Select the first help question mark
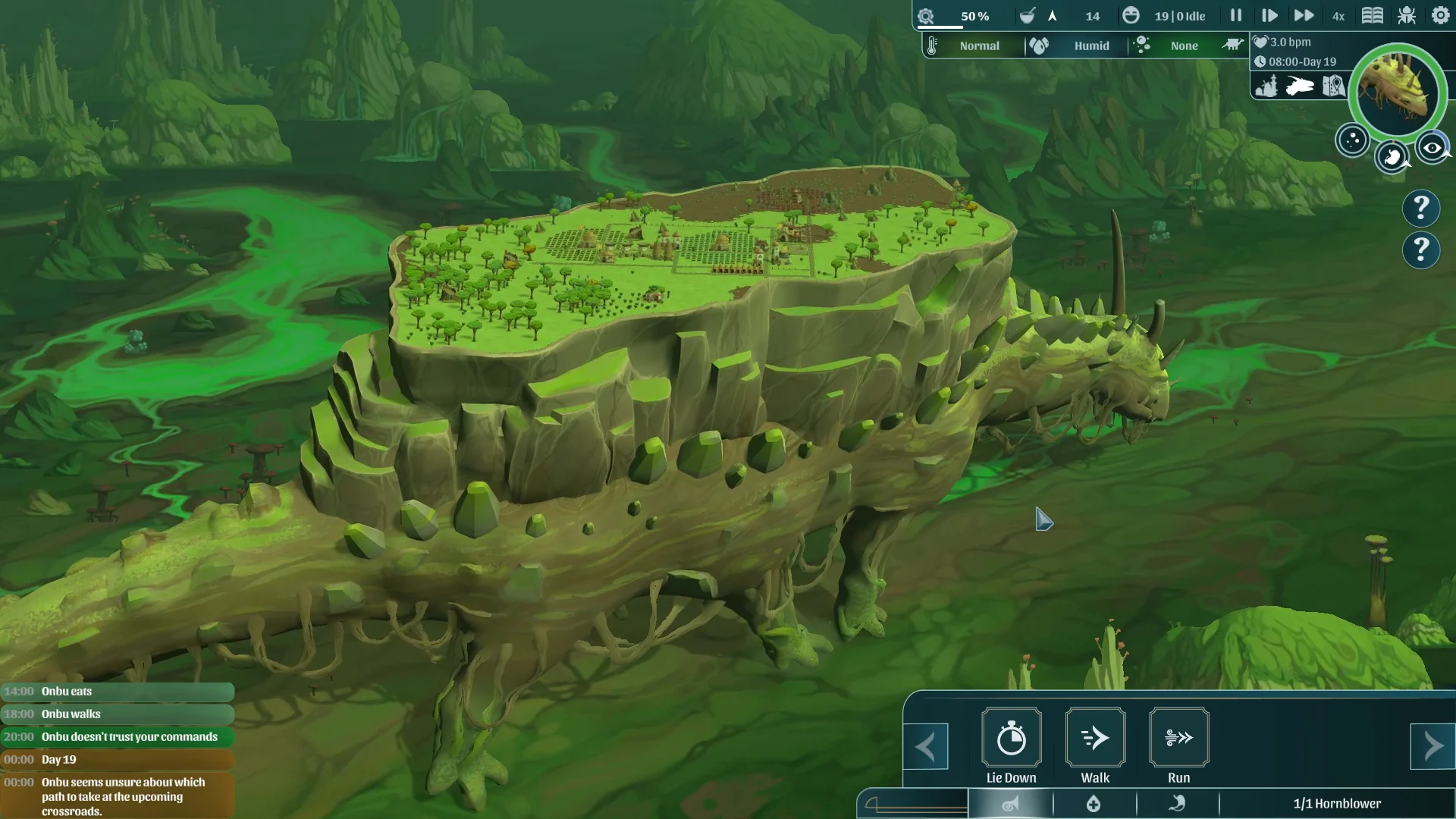This screenshot has width=1456, height=819. [x=1421, y=208]
